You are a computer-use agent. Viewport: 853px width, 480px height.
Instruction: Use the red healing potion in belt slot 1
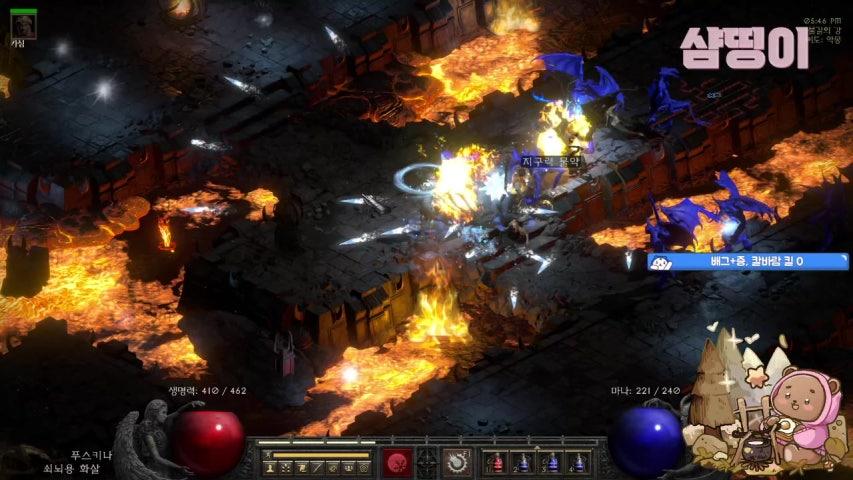point(498,463)
